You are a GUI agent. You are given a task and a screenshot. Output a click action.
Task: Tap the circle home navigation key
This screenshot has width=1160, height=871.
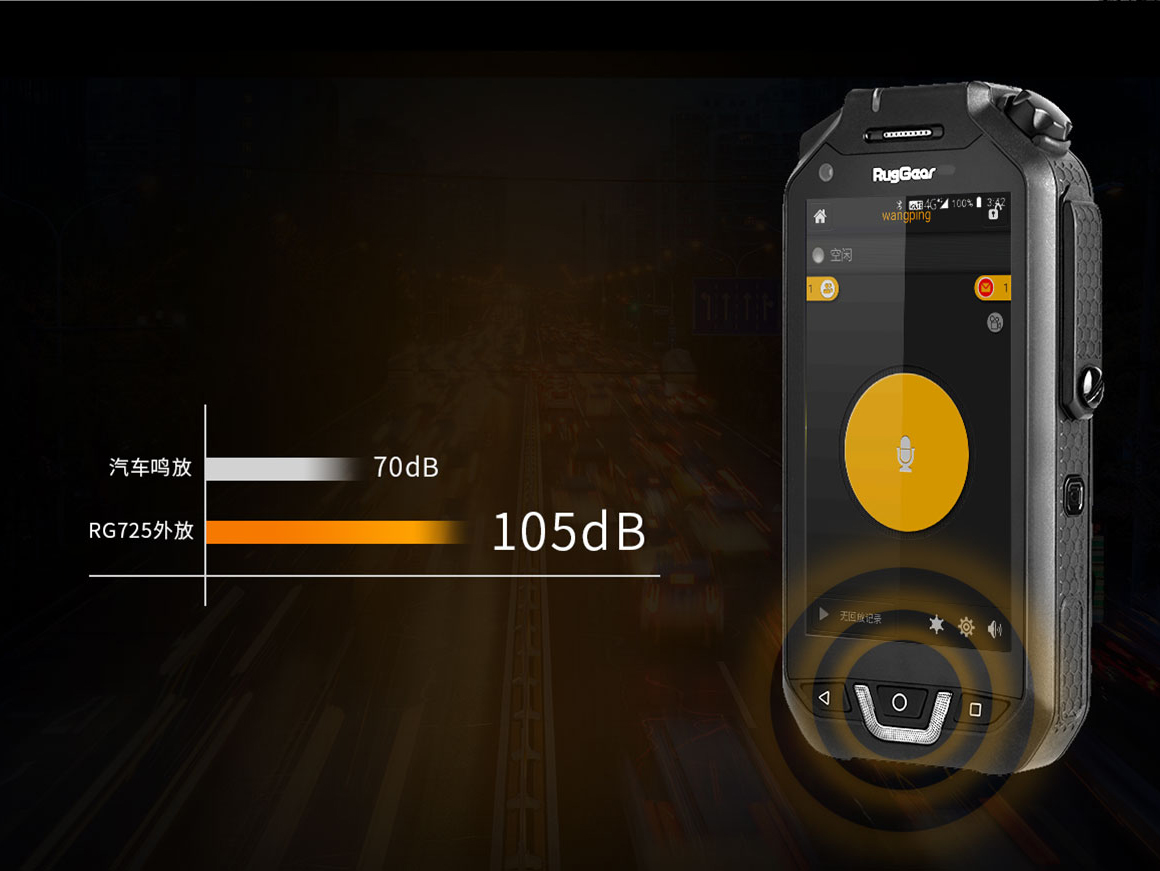coord(899,702)
